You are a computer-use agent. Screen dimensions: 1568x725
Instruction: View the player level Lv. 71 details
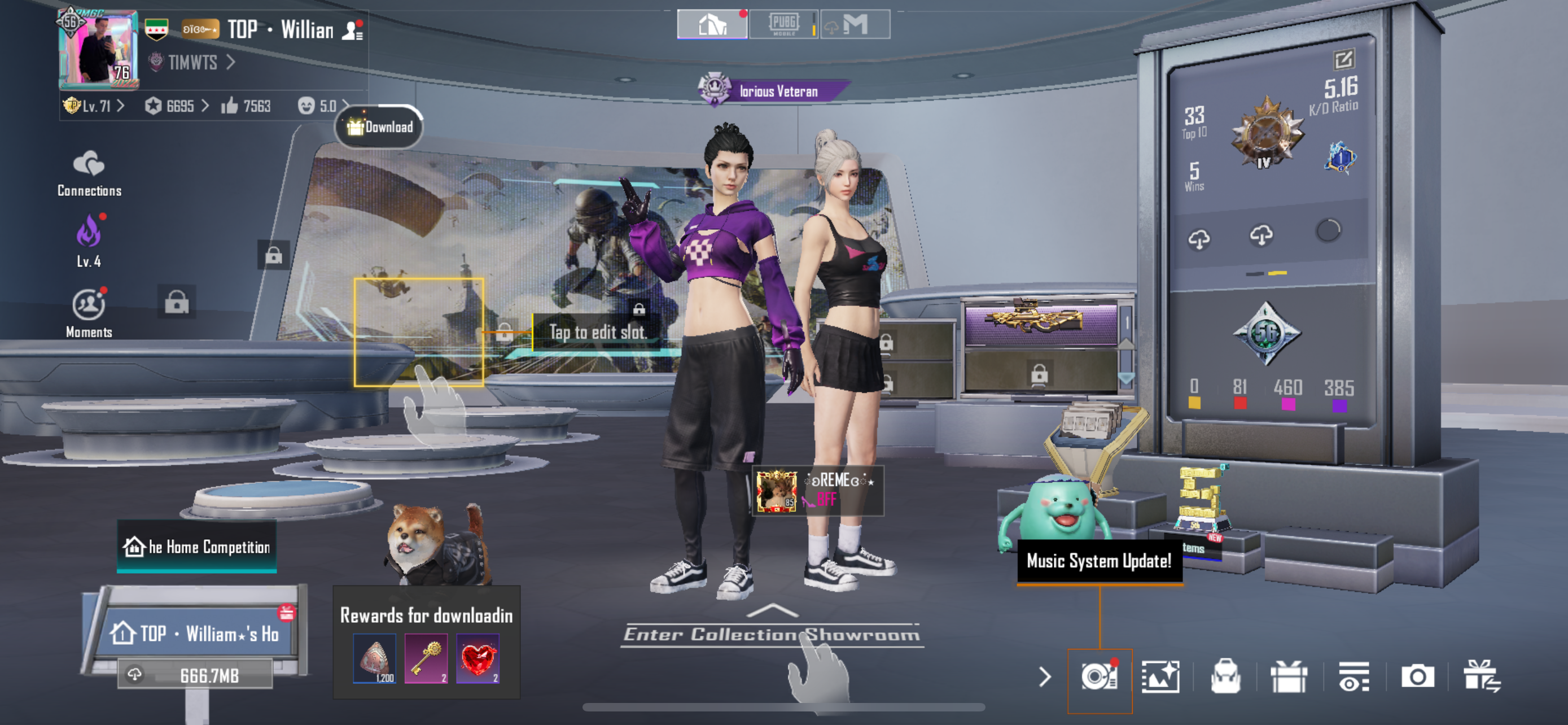pos(94,107)
